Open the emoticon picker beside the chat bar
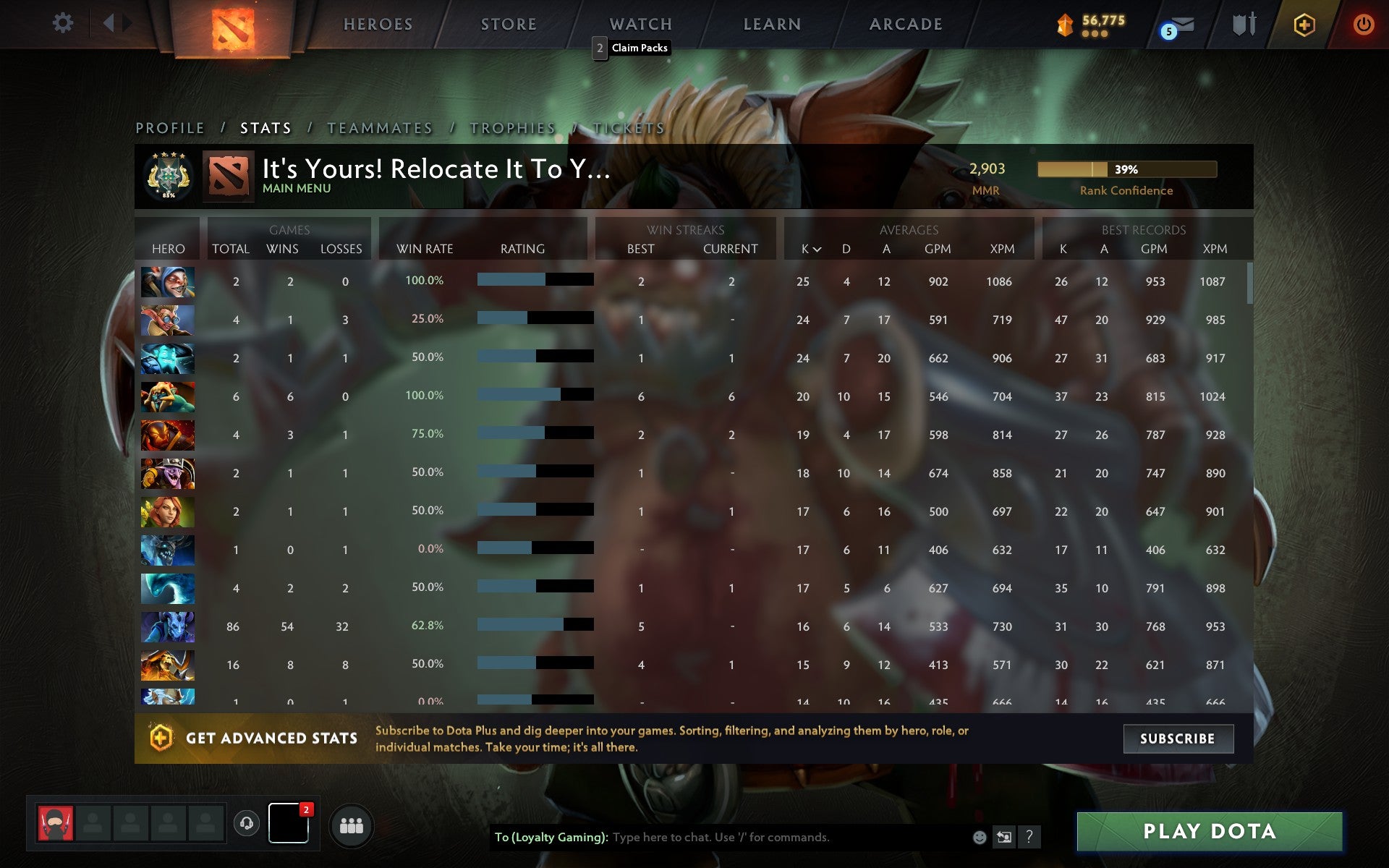 point(979,837)
